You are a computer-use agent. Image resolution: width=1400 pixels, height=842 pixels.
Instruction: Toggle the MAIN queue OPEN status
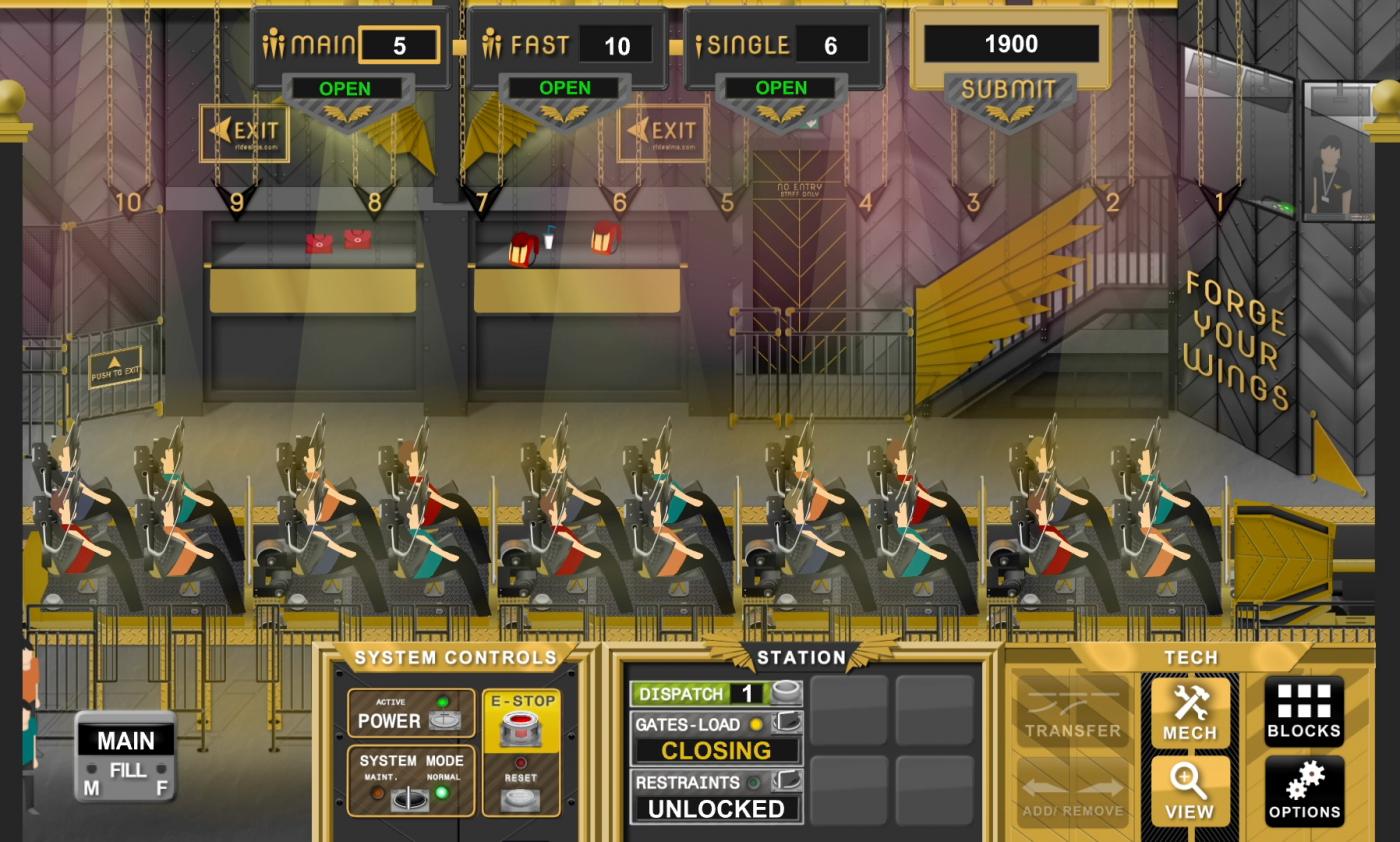pos(345,89)
